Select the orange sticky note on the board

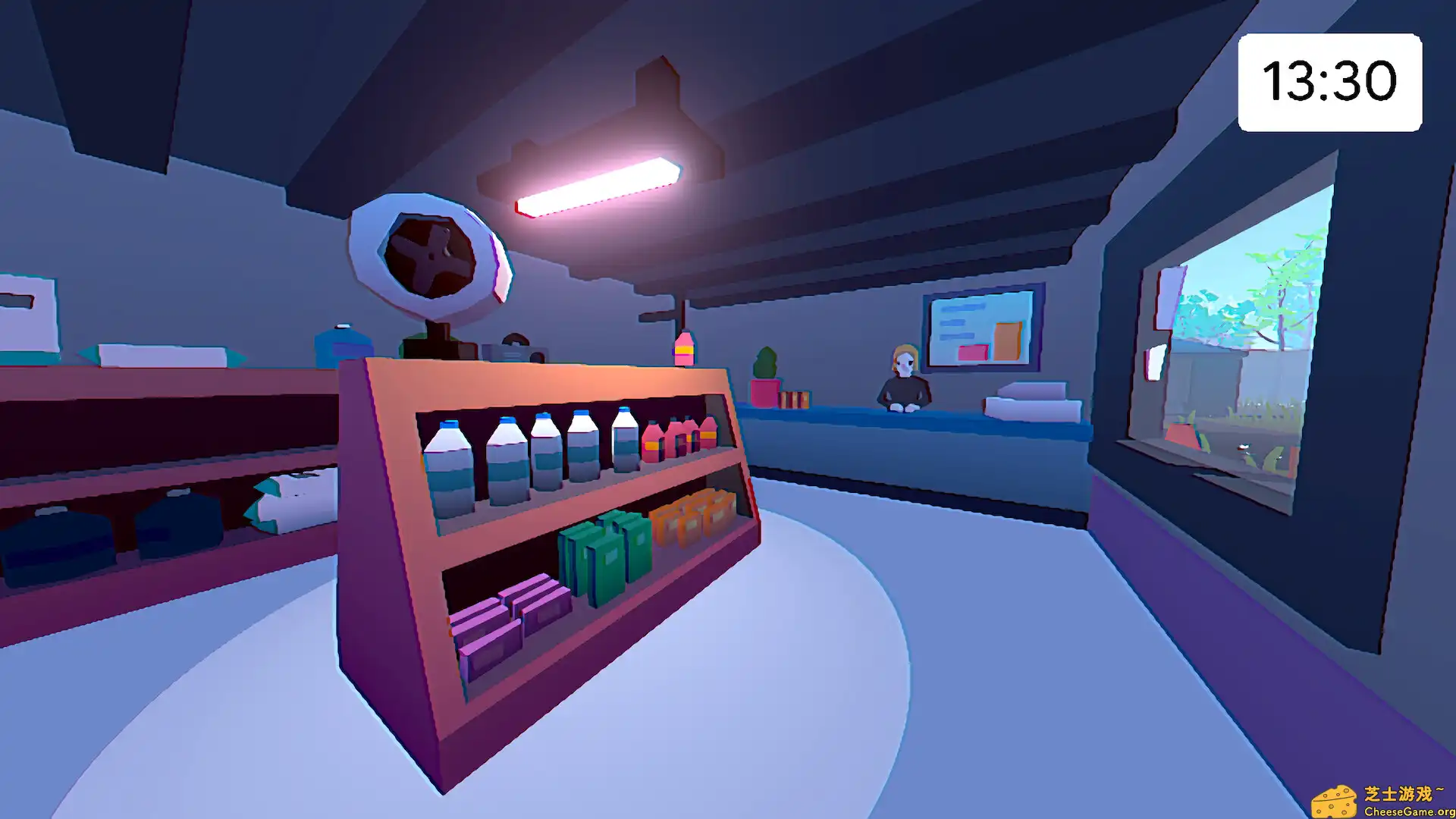pos(1009,340)
